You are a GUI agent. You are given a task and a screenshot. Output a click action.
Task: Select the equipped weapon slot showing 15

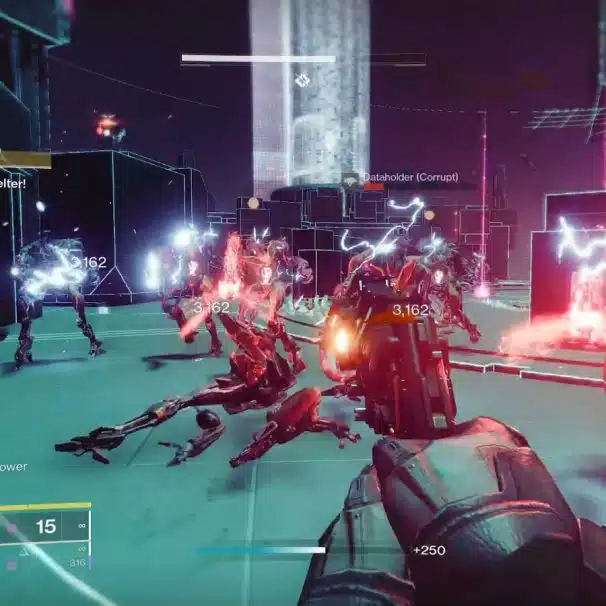click(45, 526)
